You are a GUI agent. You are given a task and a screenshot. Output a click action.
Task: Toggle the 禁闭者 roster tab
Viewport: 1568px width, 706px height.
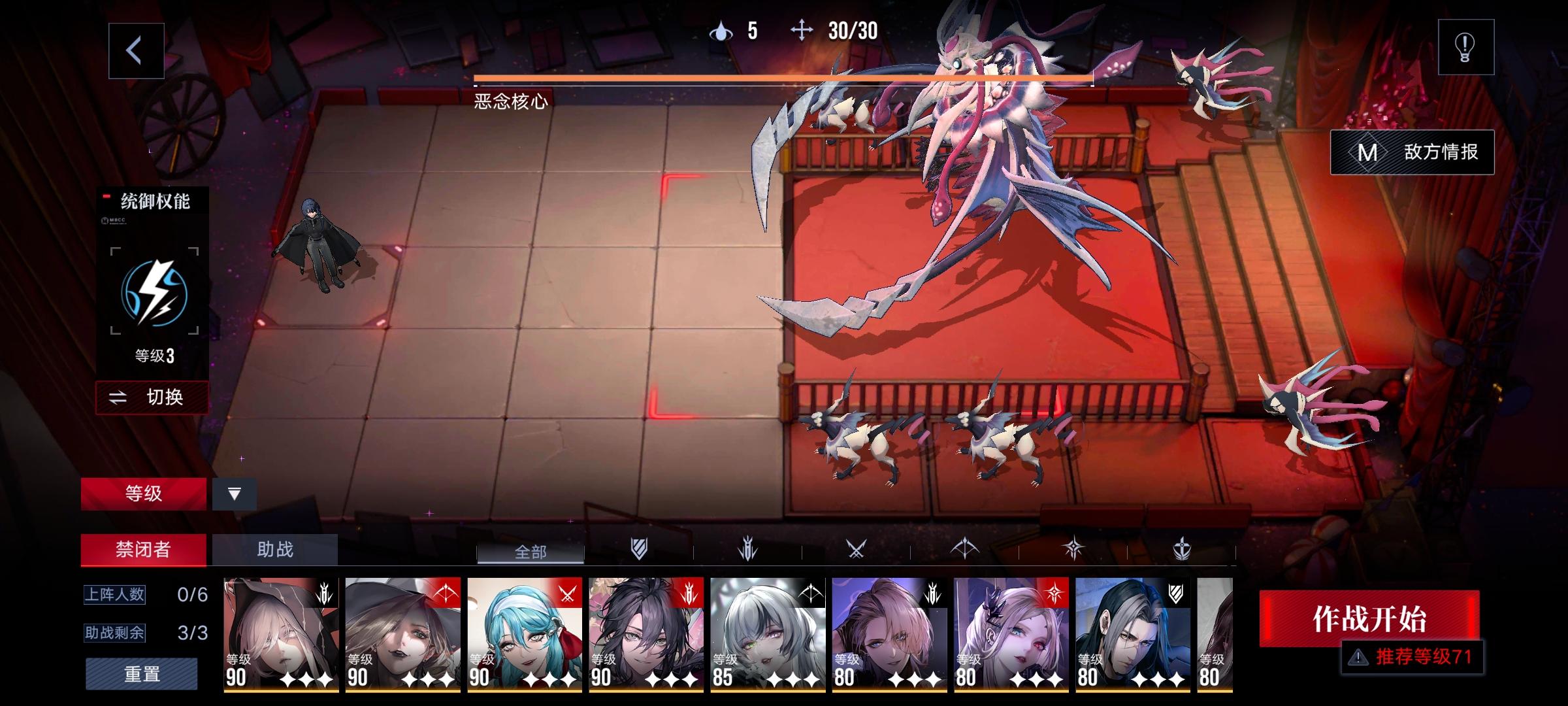142,549
